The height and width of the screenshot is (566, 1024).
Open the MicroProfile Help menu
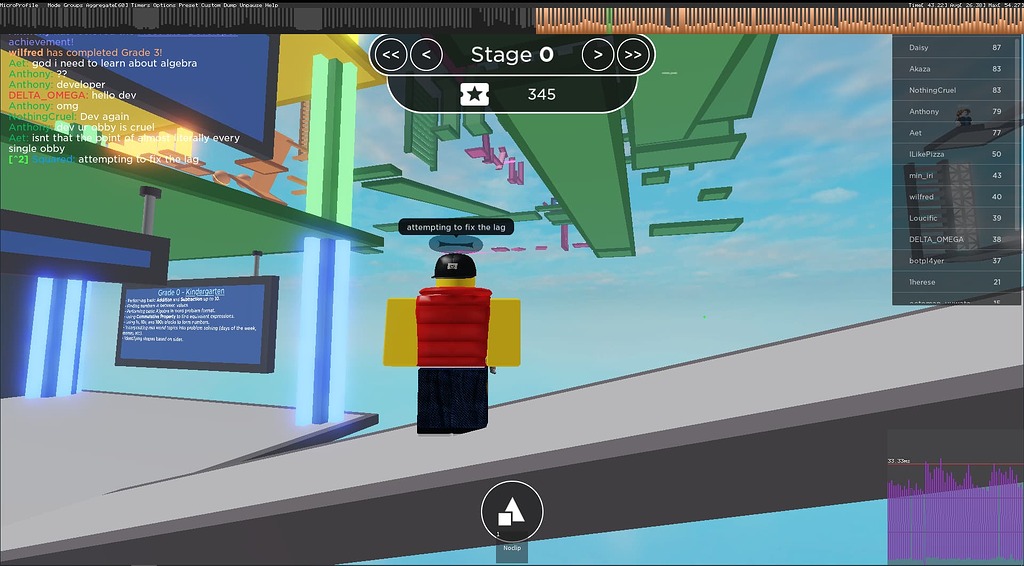[272, 4]
